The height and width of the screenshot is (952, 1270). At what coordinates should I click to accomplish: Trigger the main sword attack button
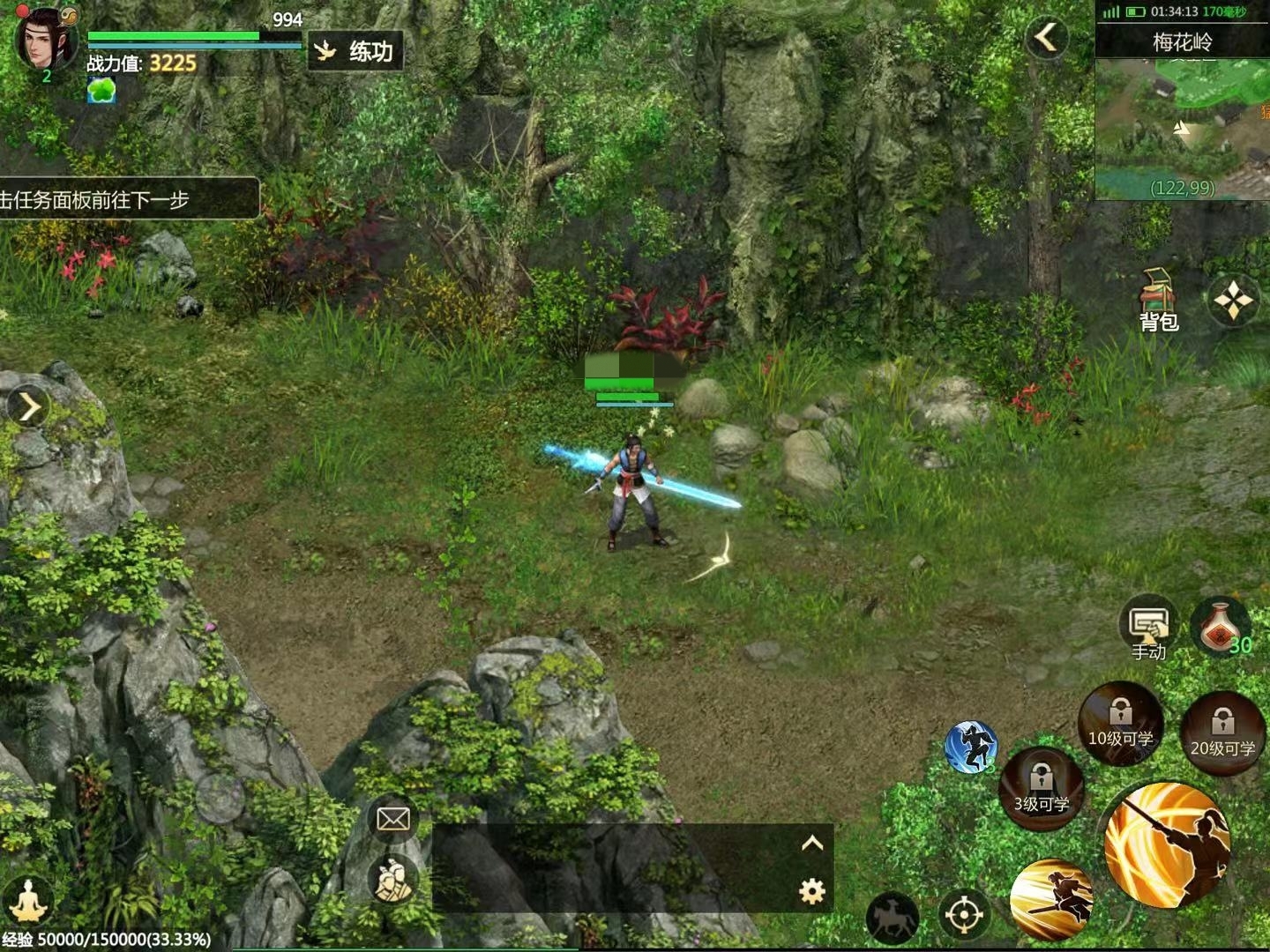tap(1166, 844)
